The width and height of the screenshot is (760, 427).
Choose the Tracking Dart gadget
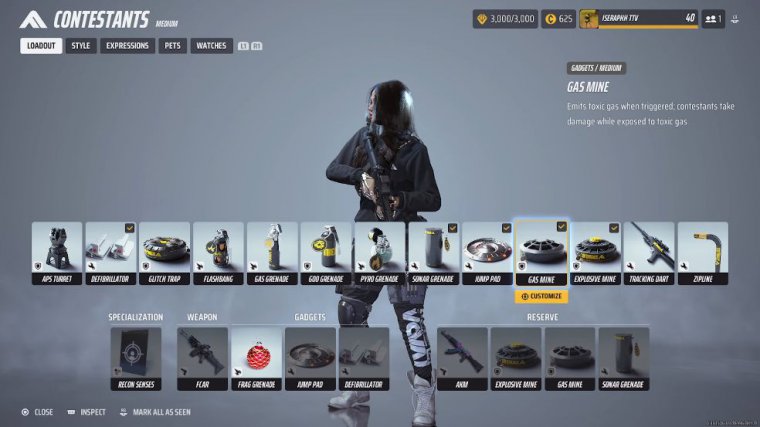tap(649, 253)
